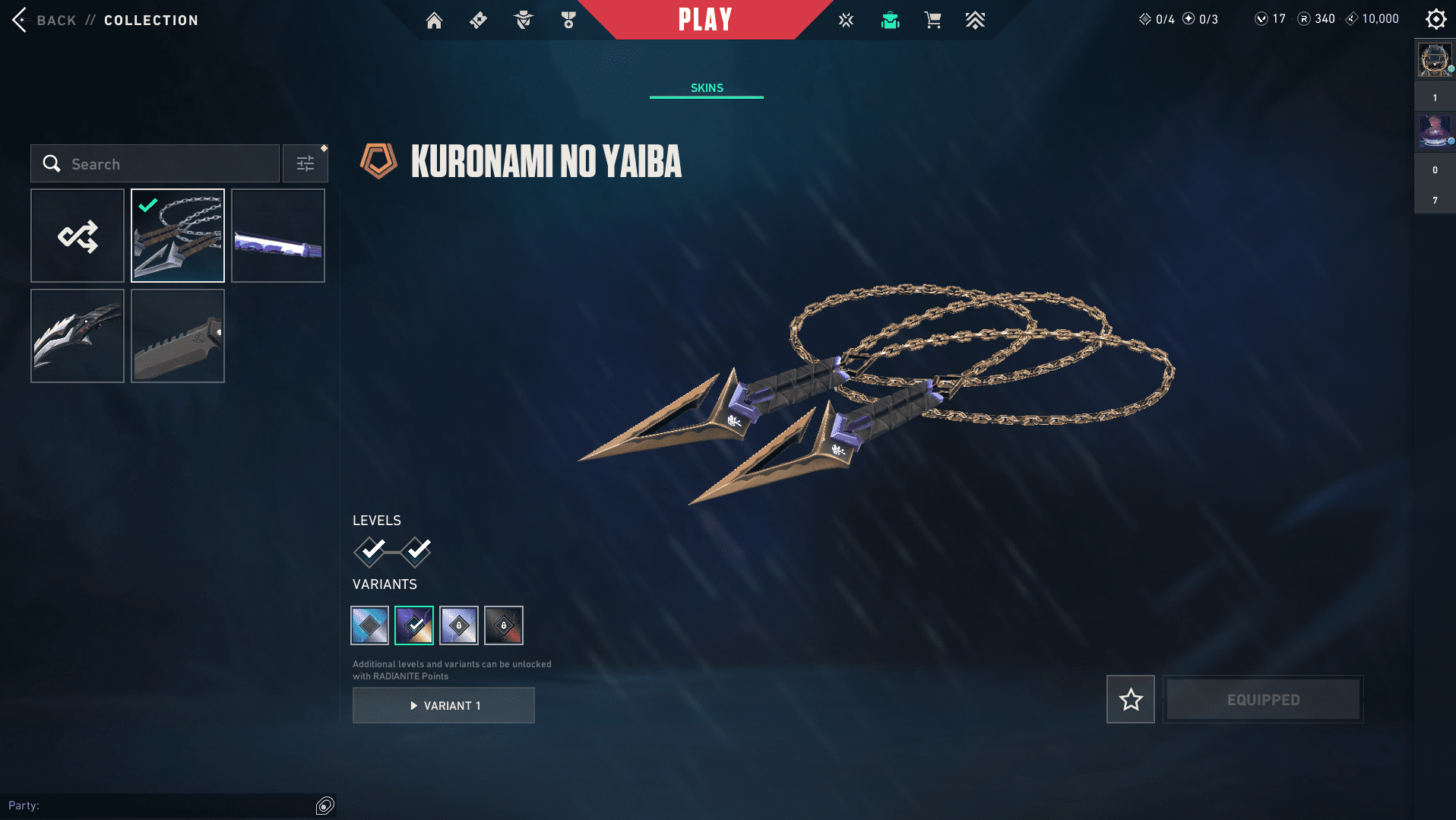
Task: Select the checked second variant swatch
Action: (414, 625)
